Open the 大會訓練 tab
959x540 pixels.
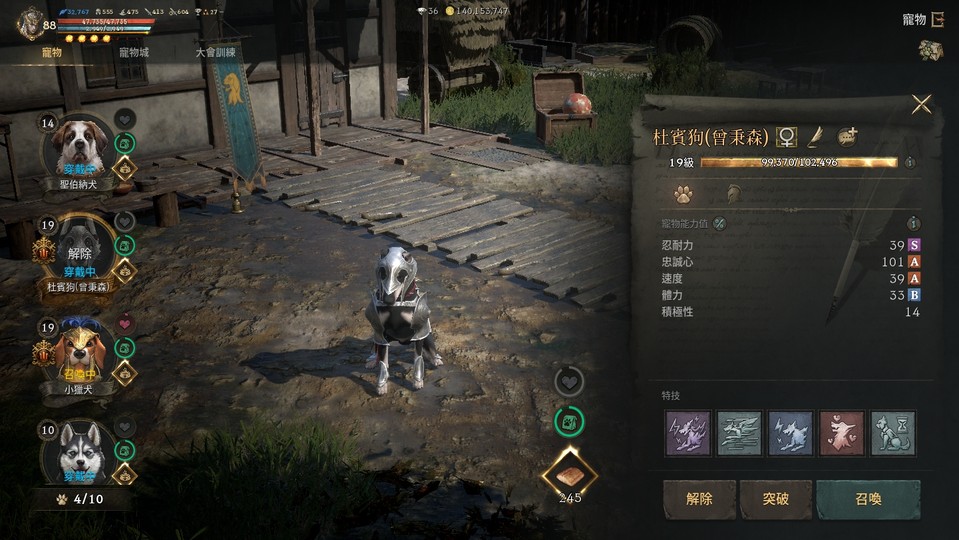[216, 52]
